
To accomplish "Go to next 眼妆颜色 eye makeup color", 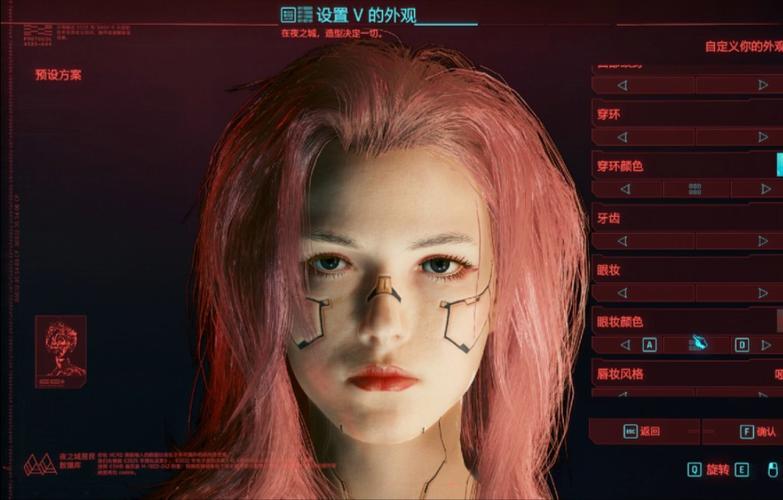I will [x=767, y=345].
